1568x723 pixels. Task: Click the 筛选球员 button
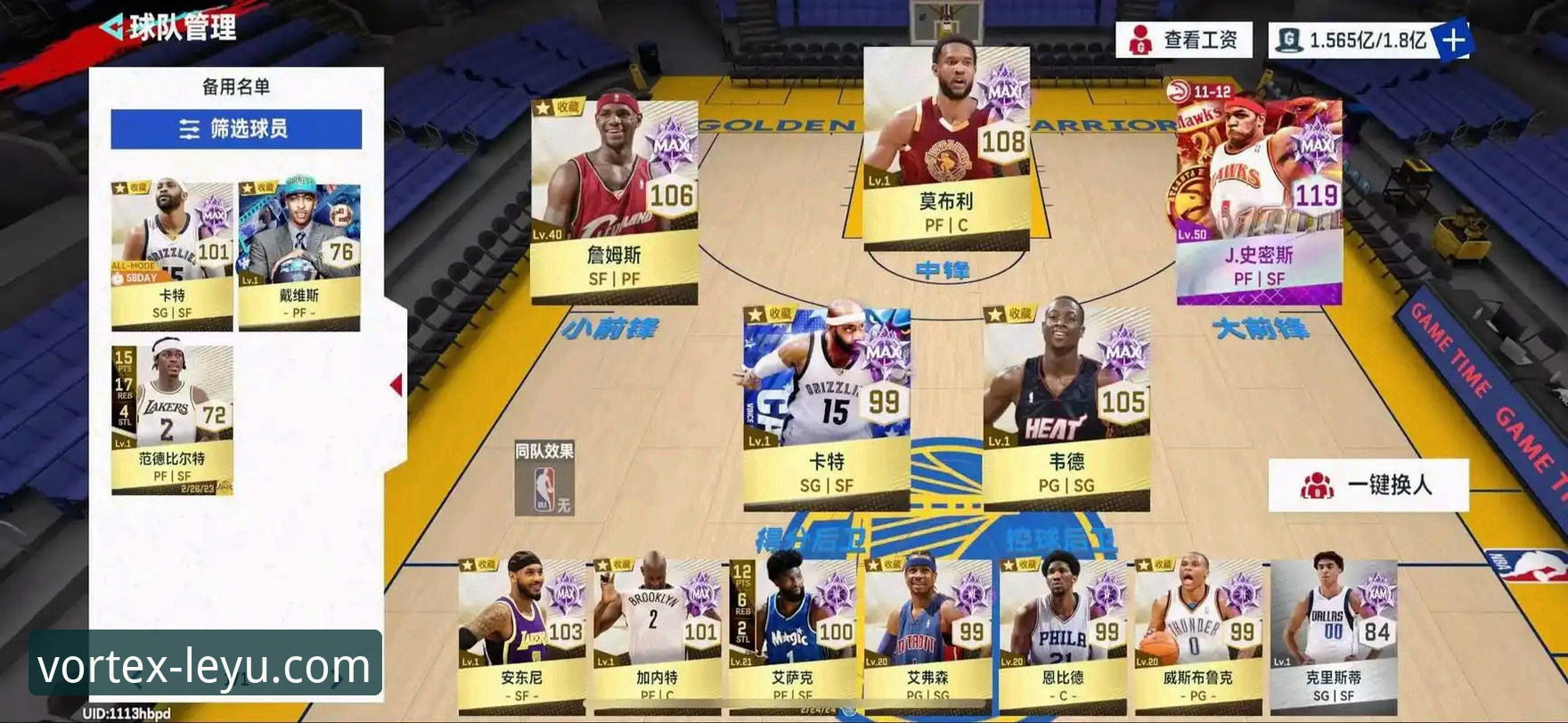tap(233, 129)
